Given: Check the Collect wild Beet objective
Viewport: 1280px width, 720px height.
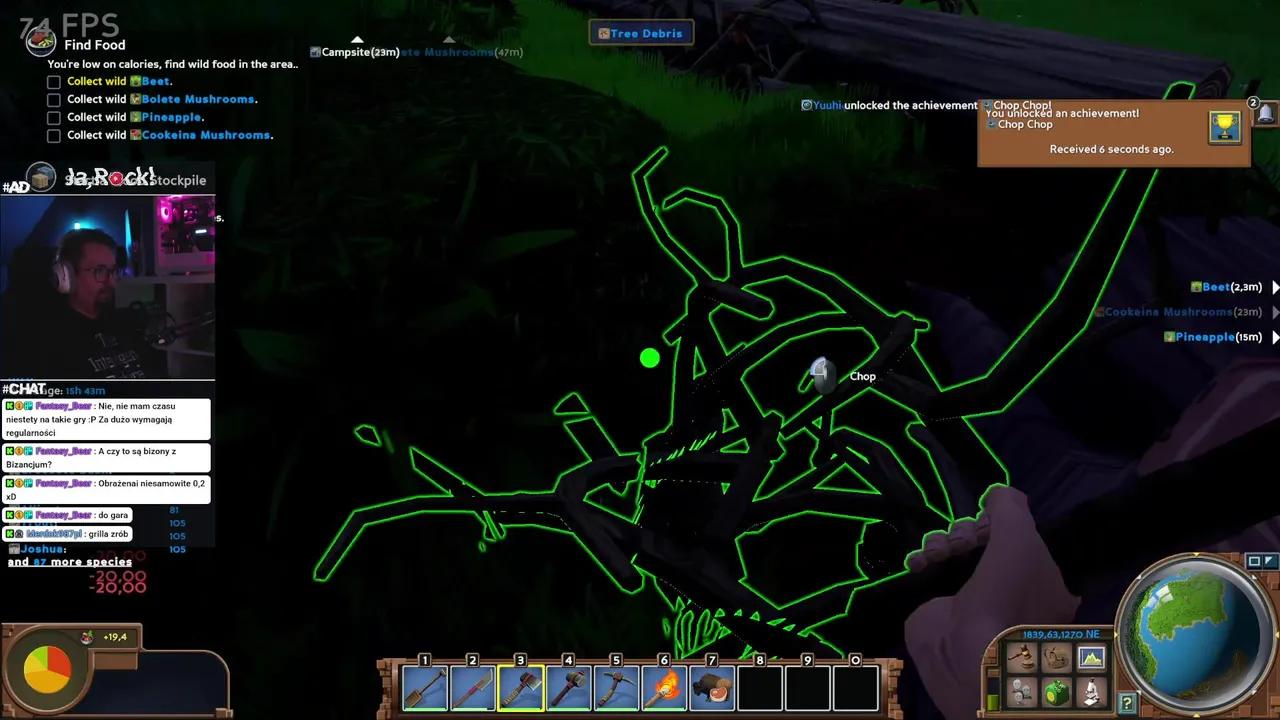Looking at the screenshot, I should point(54,81).
